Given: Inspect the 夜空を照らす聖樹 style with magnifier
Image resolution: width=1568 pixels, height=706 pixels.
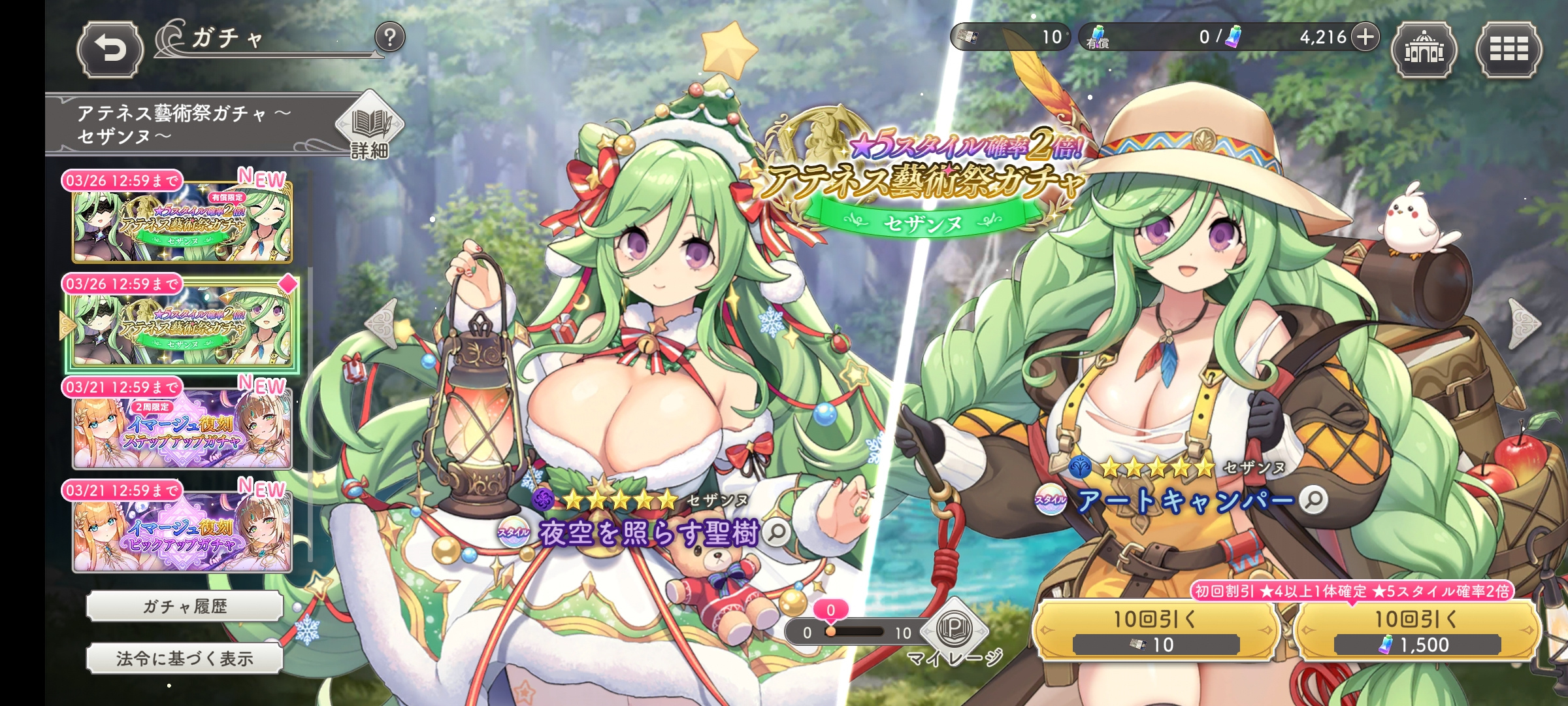Looking at the screenshot, I should point(776,533).
